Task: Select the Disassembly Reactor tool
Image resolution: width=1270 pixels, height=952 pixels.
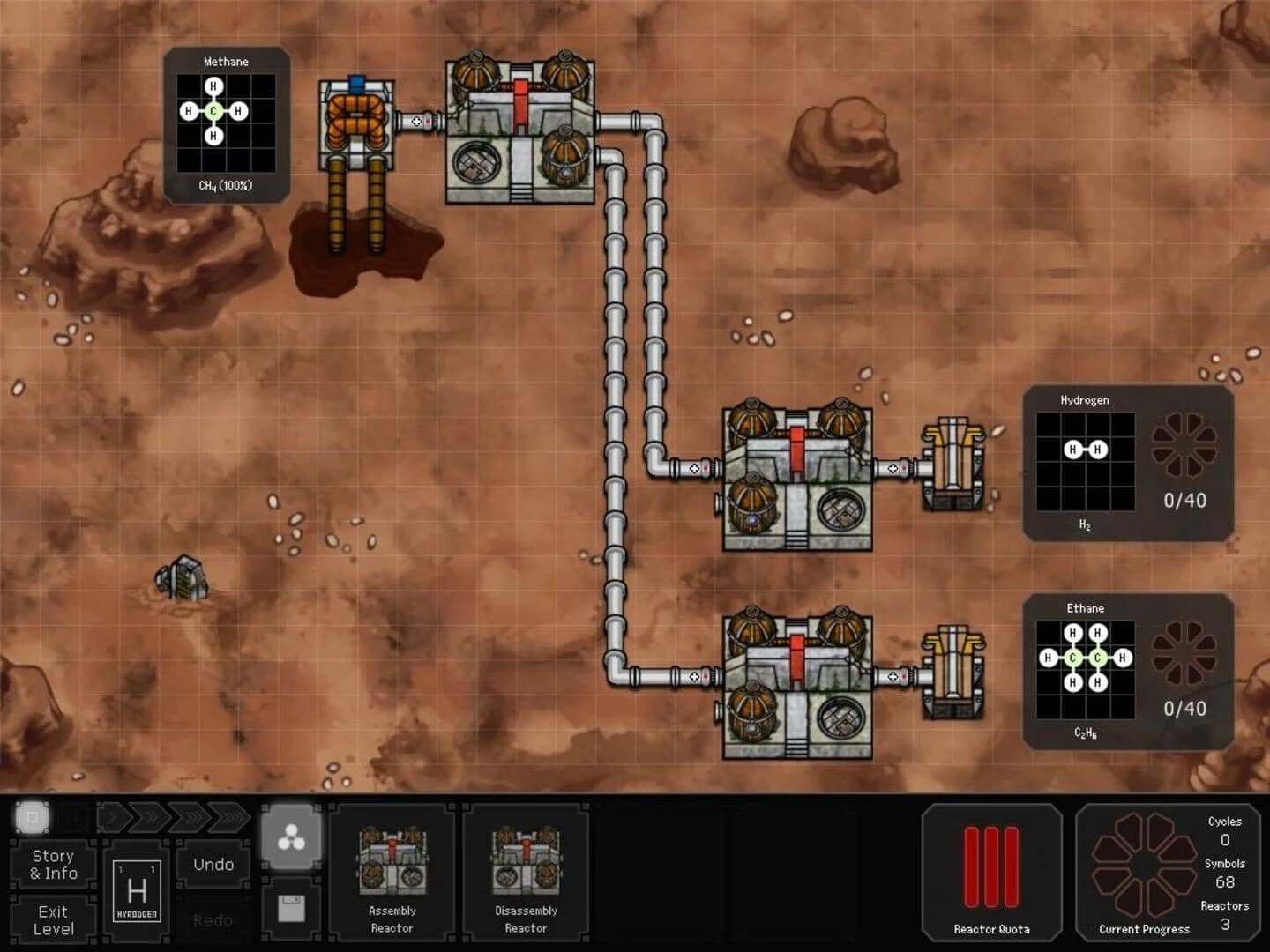Action: click(526, 873)
